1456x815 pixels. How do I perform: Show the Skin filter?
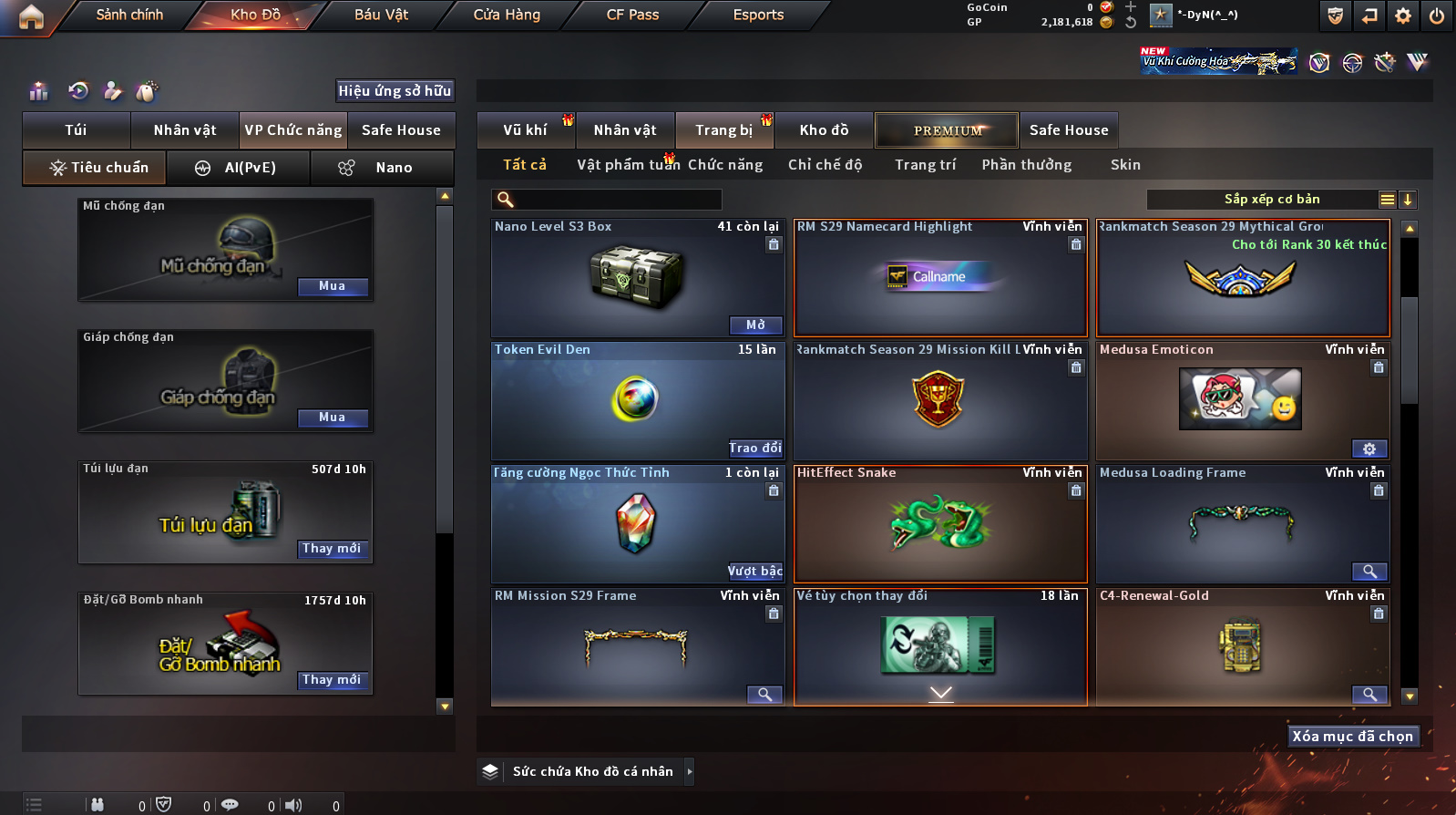pos(1125,165)
